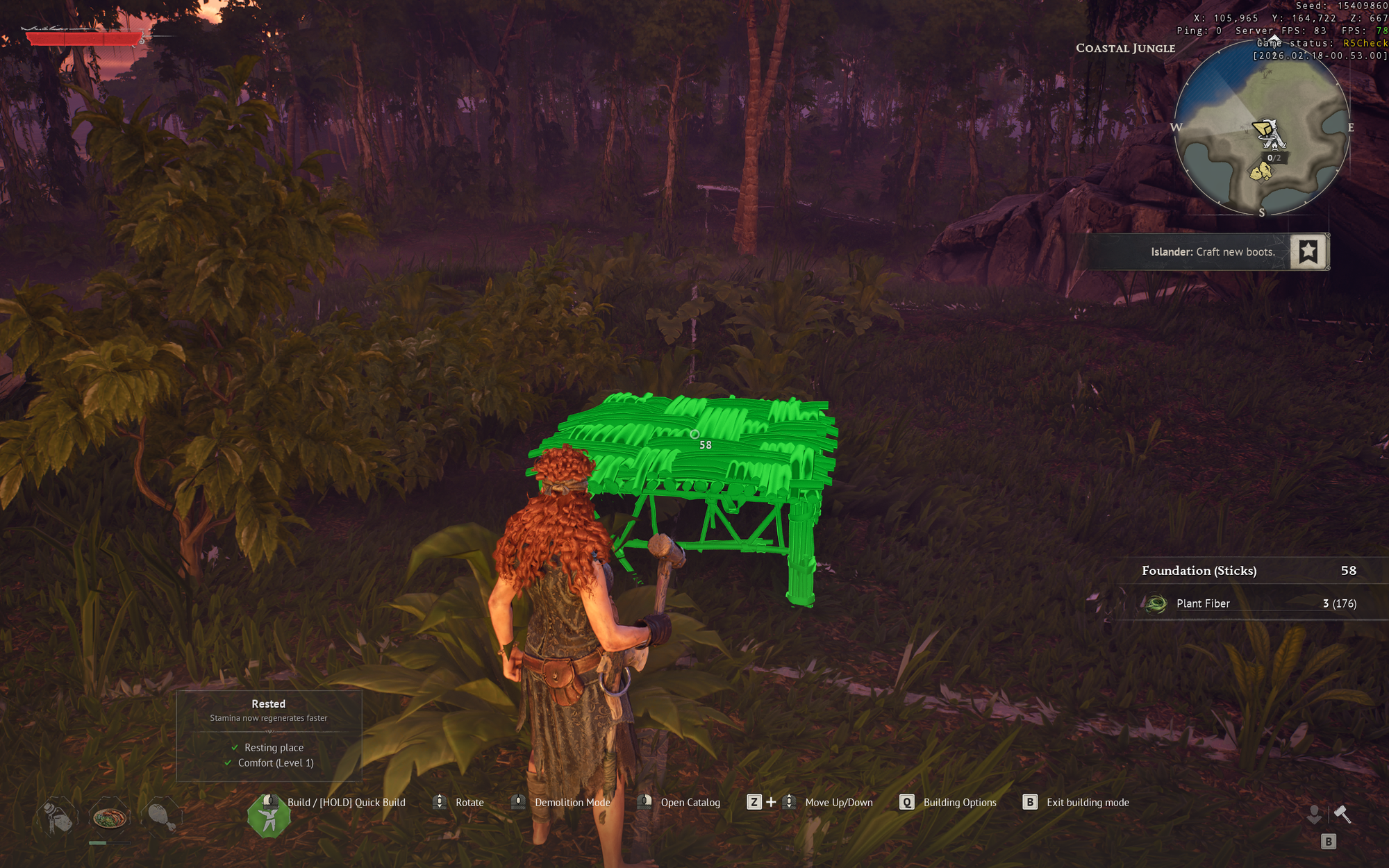Click the hammer icon in bottom right corner
This screenshot has height=868, width=1389.
pos(1342,814)
